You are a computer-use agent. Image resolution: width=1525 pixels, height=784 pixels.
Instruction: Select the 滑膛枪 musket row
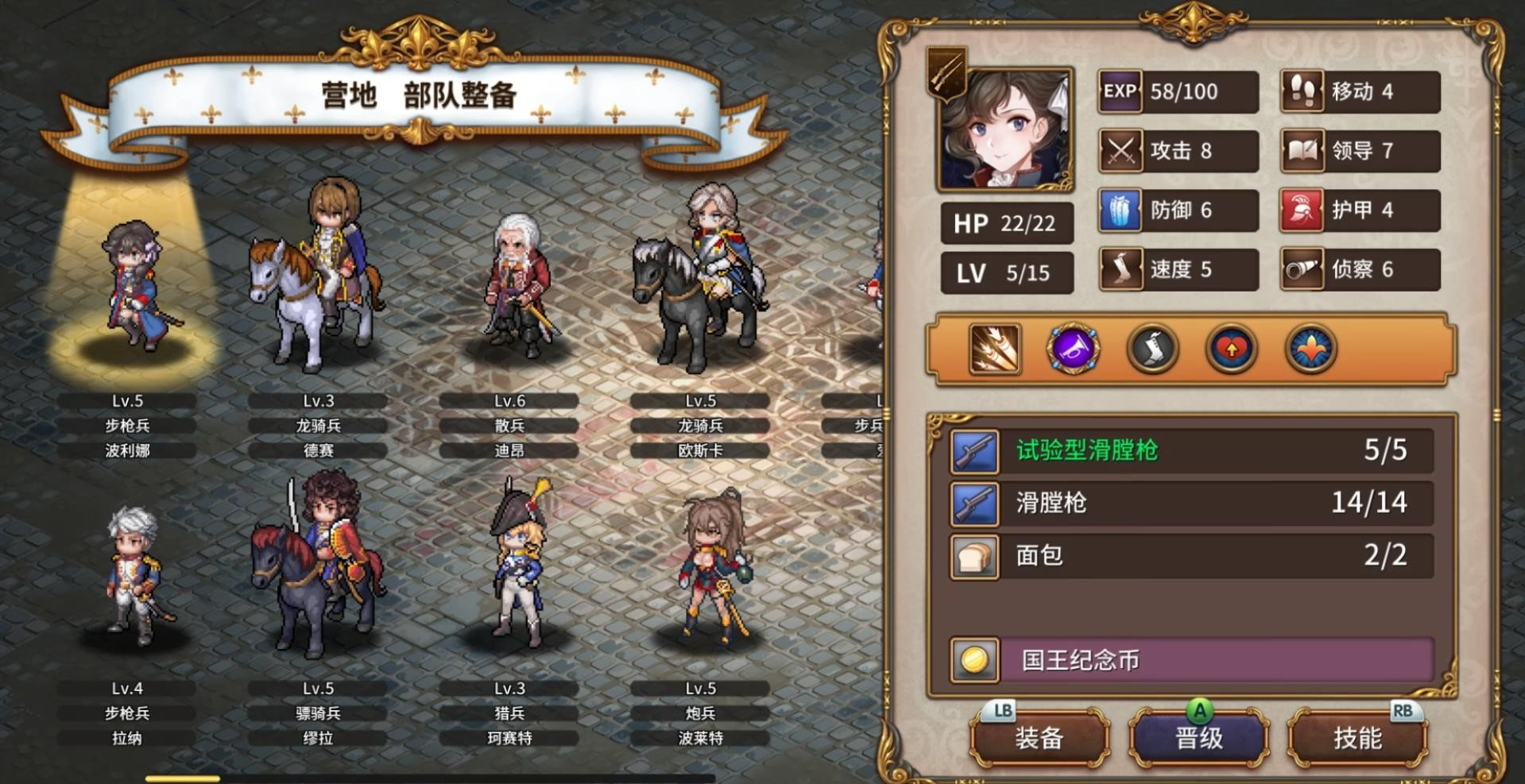pos(1192,503)
